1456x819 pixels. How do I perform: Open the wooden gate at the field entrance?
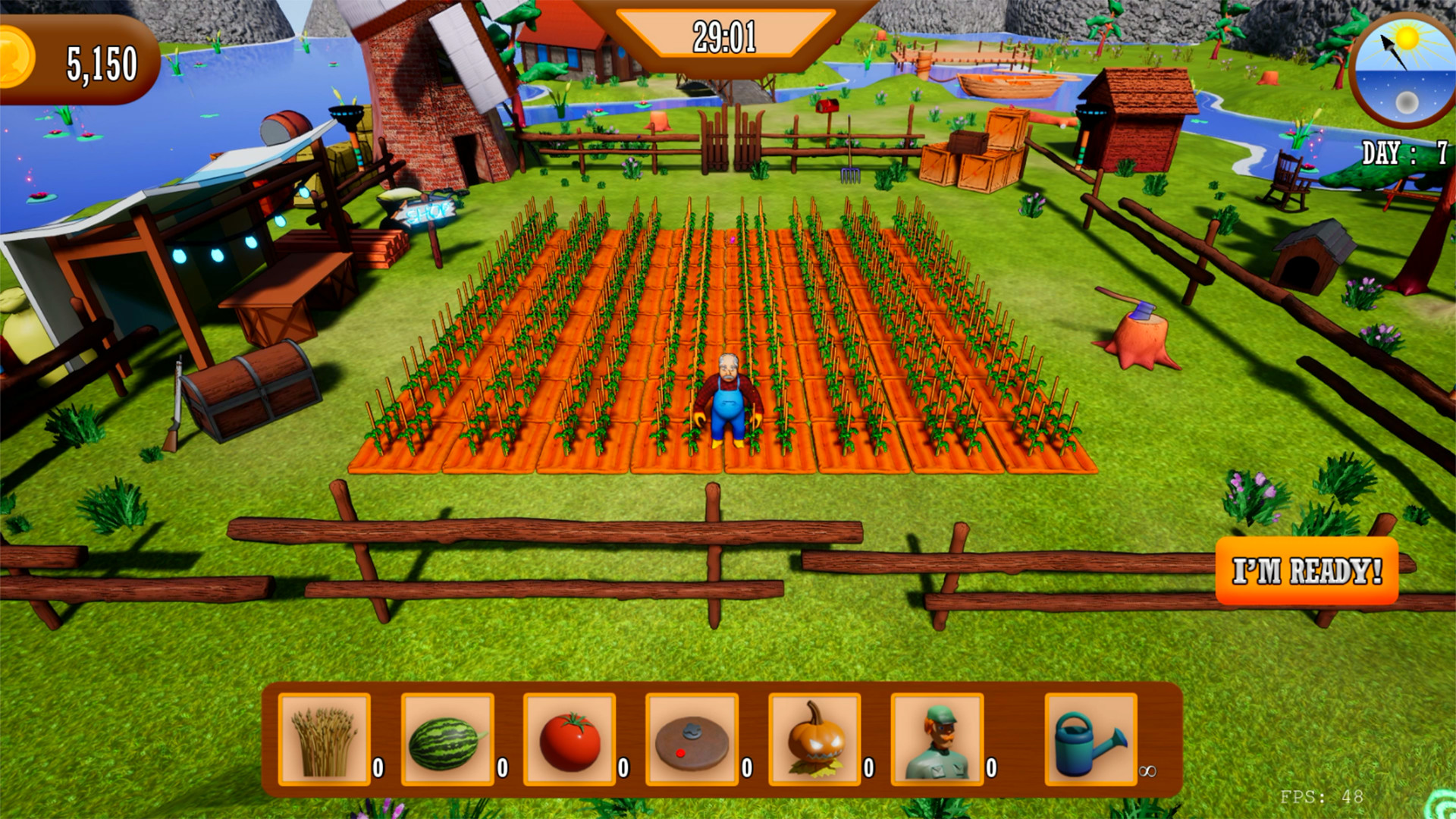(x=732, y=140)
